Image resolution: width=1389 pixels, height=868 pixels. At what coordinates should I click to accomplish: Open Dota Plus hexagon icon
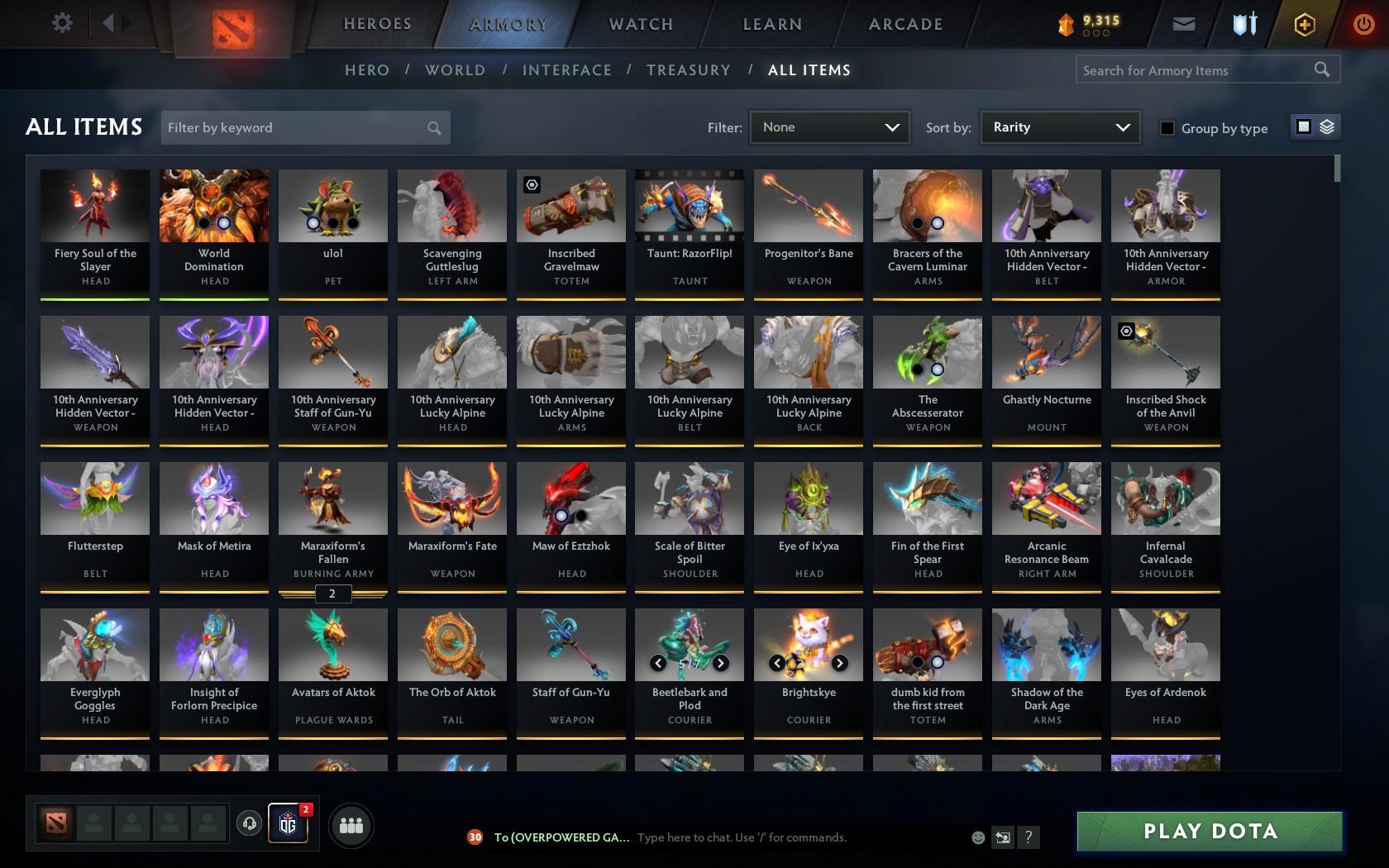[x=1305, y=23]
